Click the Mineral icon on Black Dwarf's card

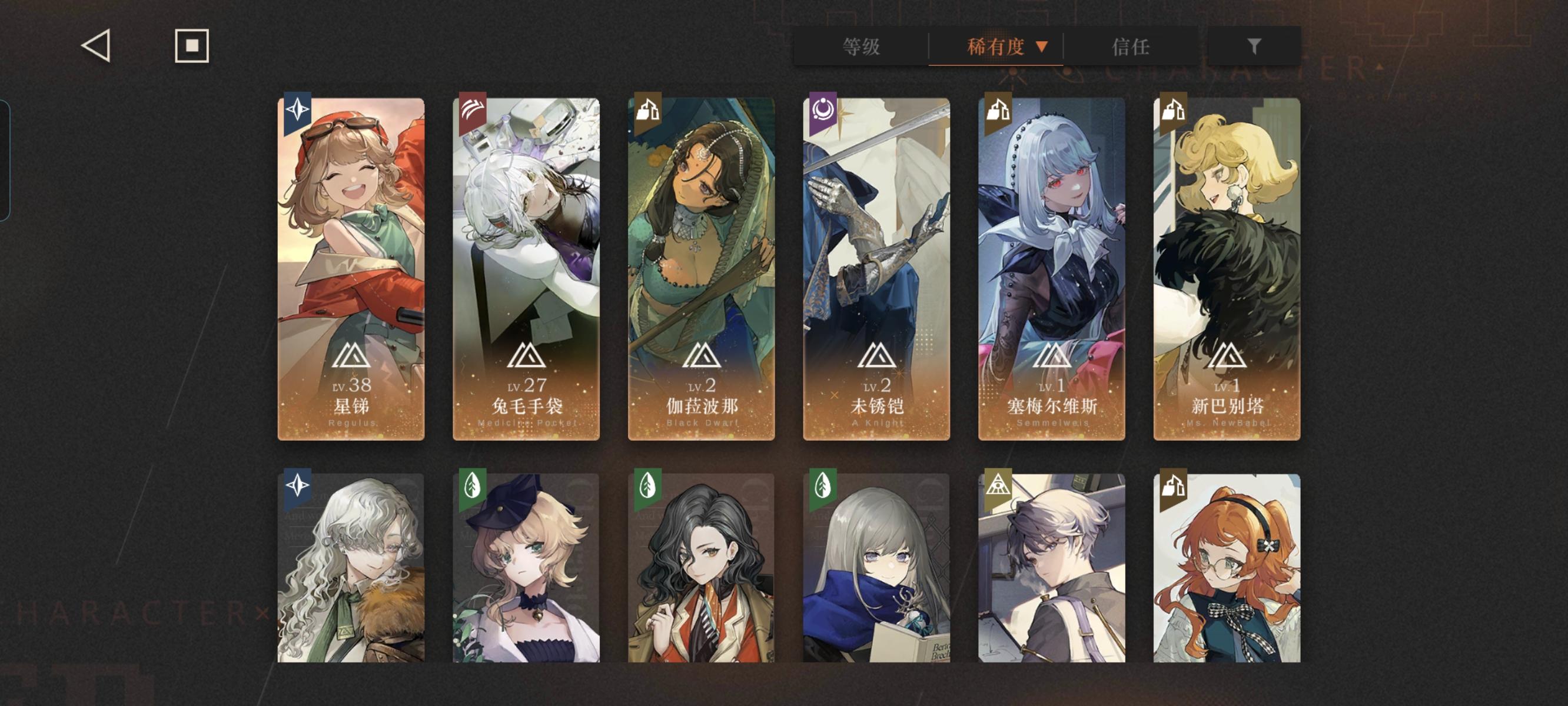point(649,108)
